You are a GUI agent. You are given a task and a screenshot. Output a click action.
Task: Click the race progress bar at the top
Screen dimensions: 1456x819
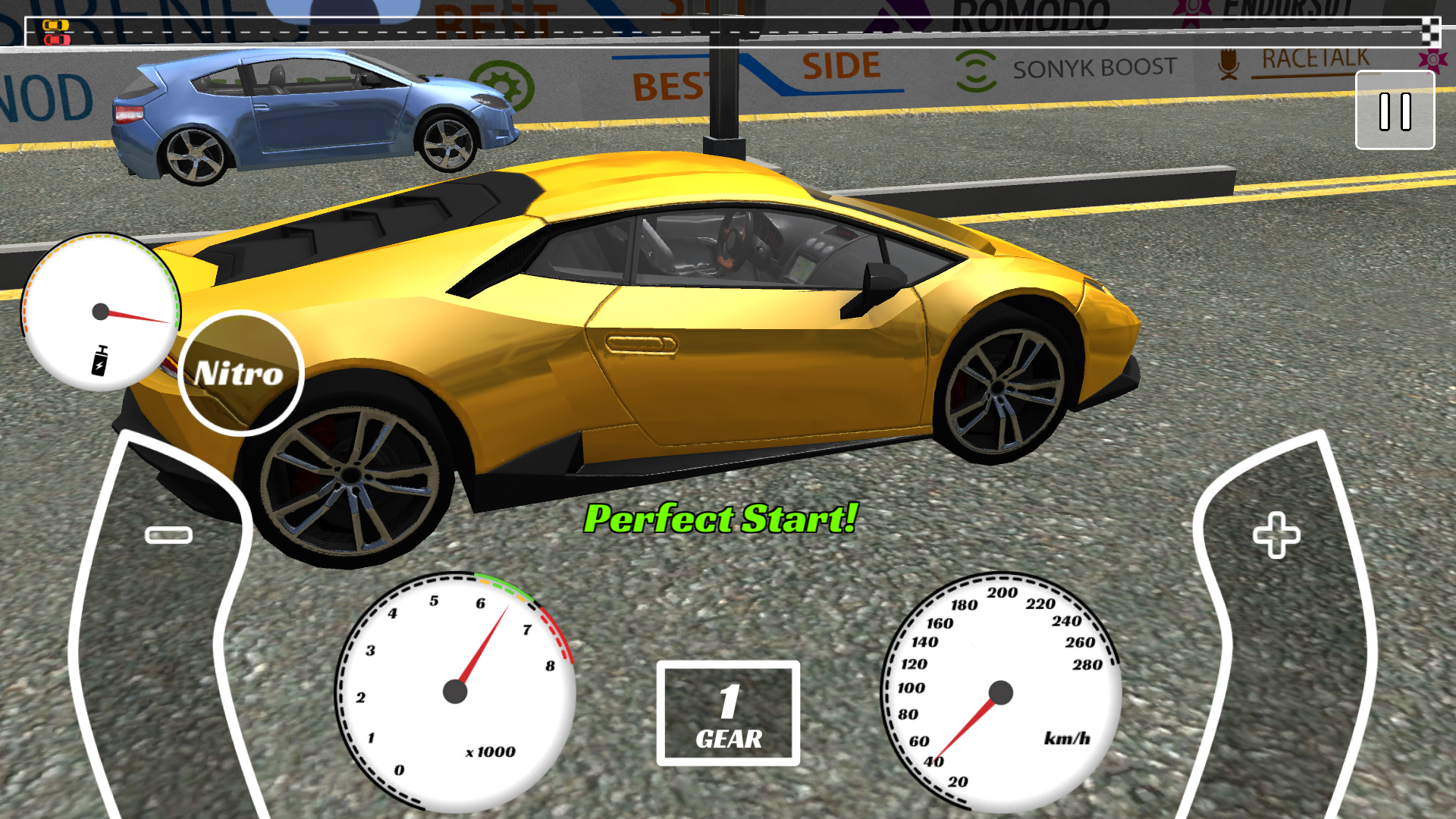tap(728, 33)
